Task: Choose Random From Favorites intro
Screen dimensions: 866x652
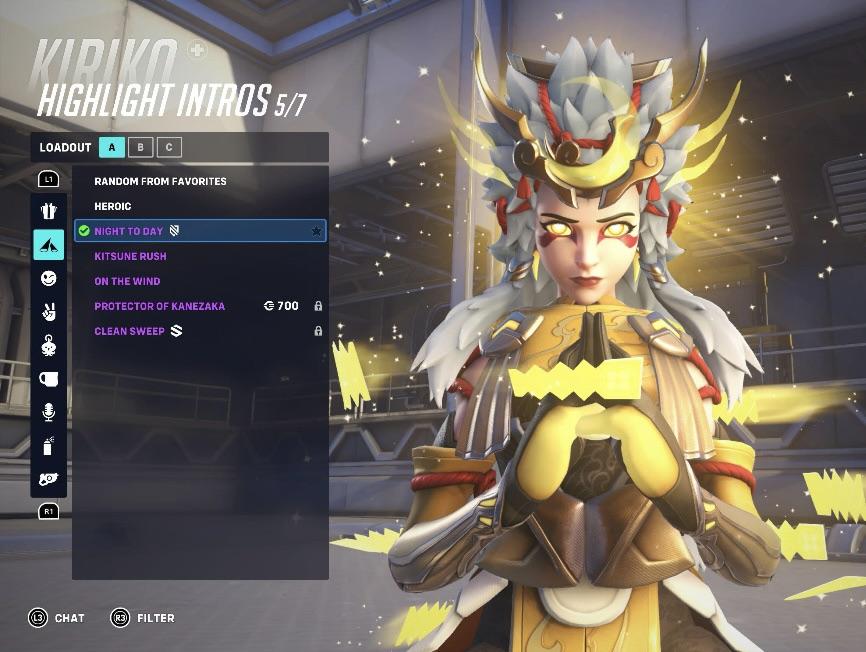Action: point(160,181)
